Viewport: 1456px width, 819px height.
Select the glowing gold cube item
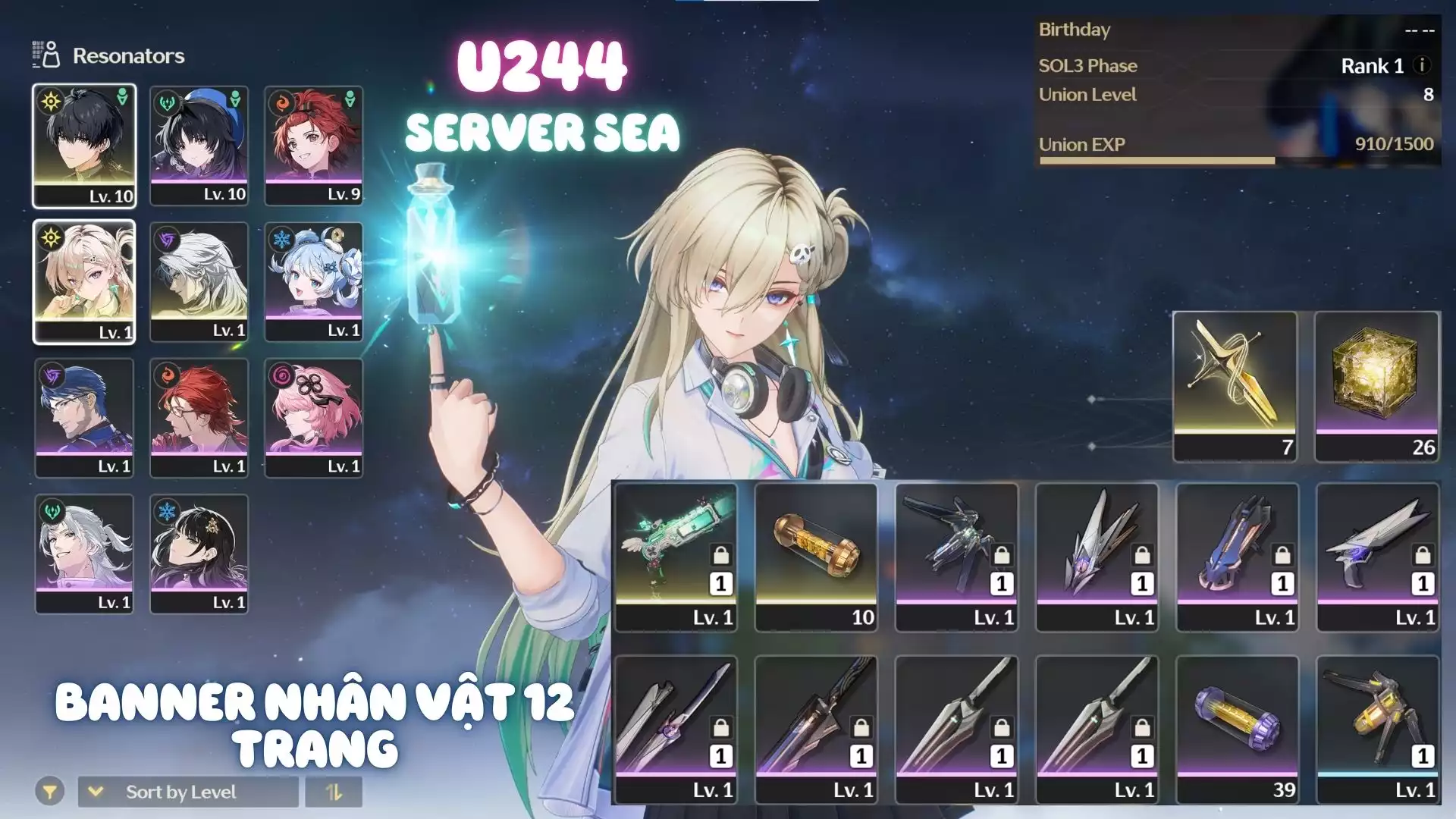(x=1376, y=385)
